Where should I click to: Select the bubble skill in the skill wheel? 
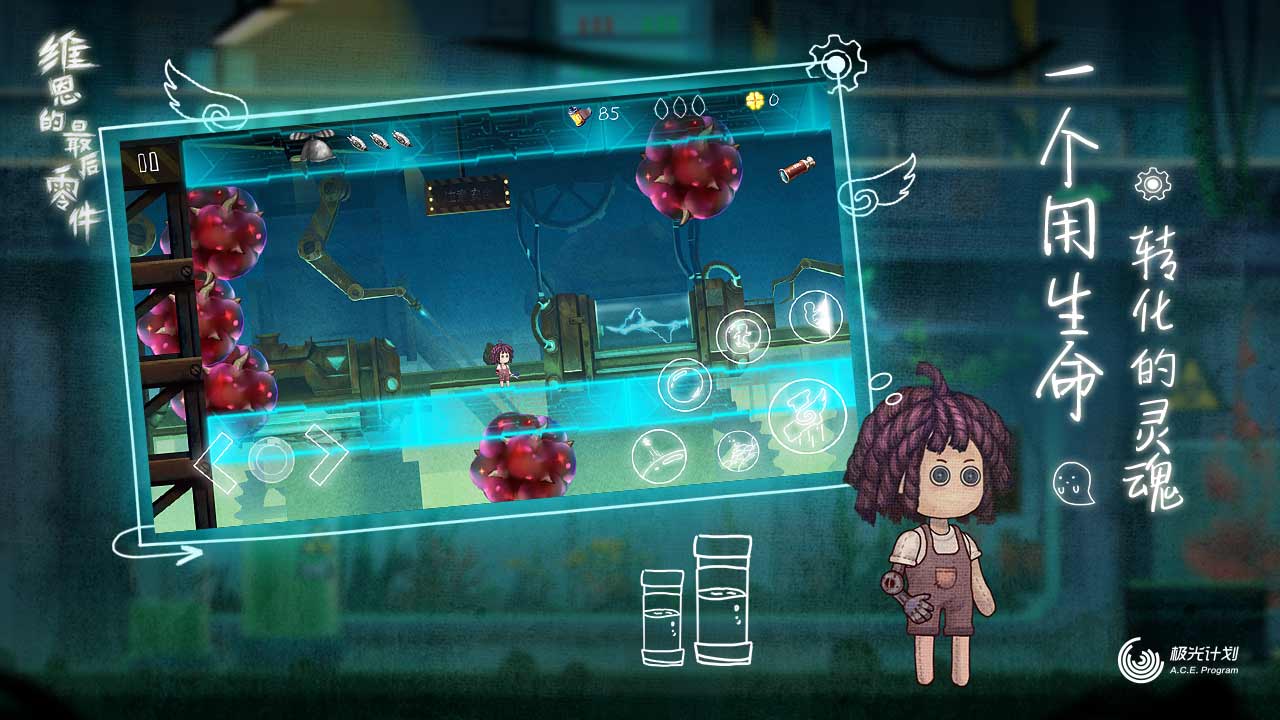pos(686,384)
